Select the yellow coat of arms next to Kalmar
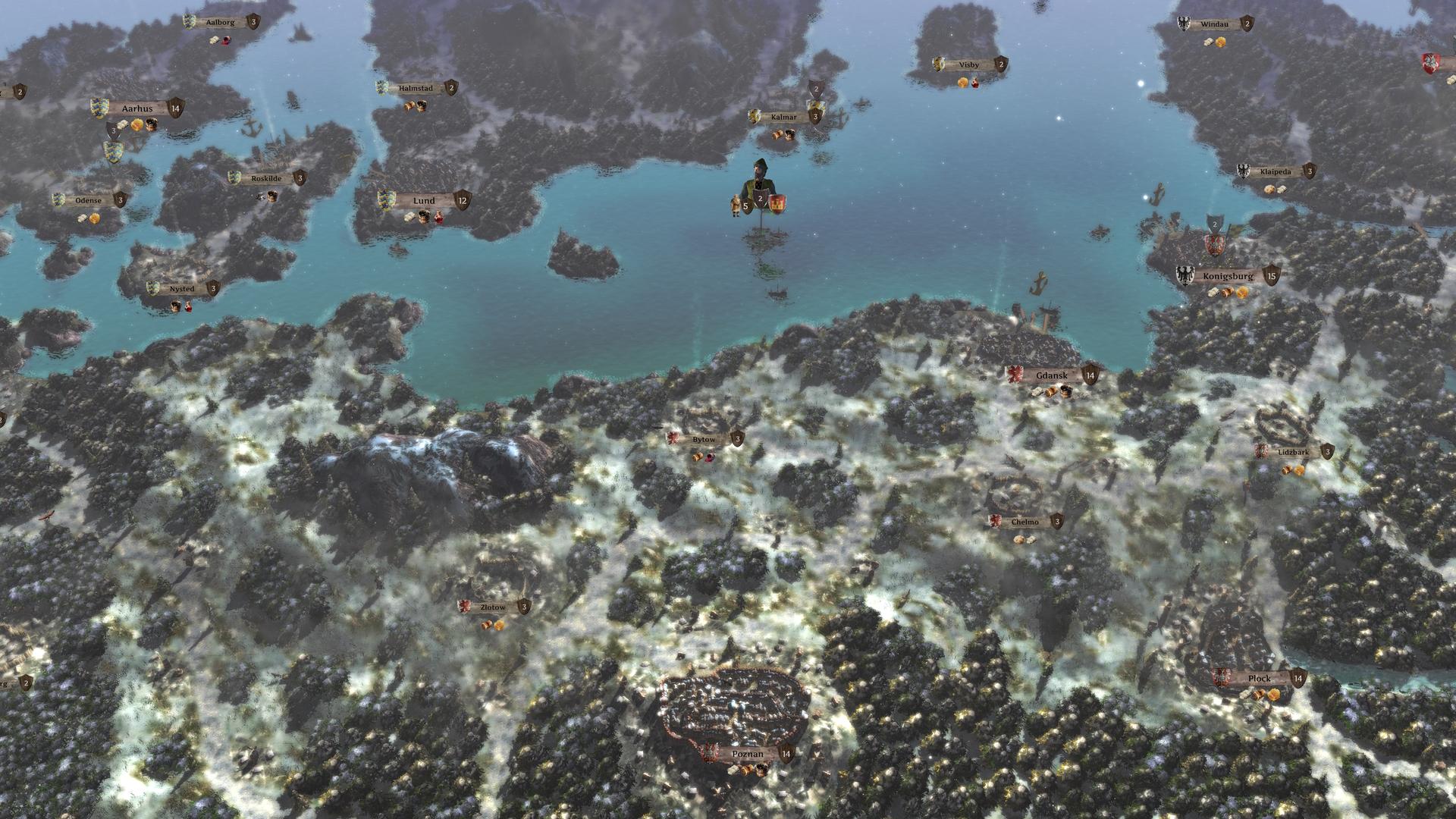 pyautogui.click(x=755, y=118)
